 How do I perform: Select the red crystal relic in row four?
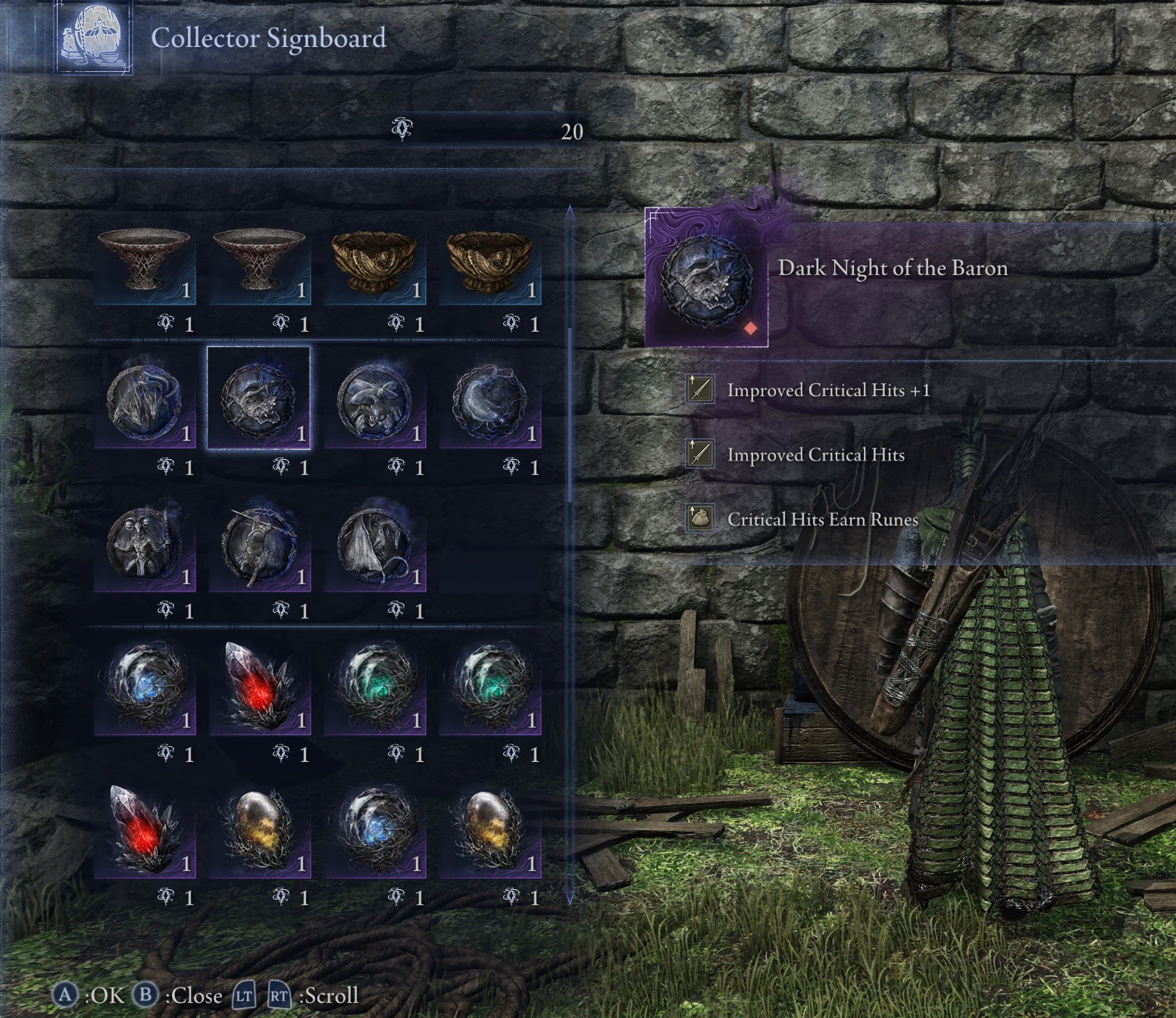[258, 685]
